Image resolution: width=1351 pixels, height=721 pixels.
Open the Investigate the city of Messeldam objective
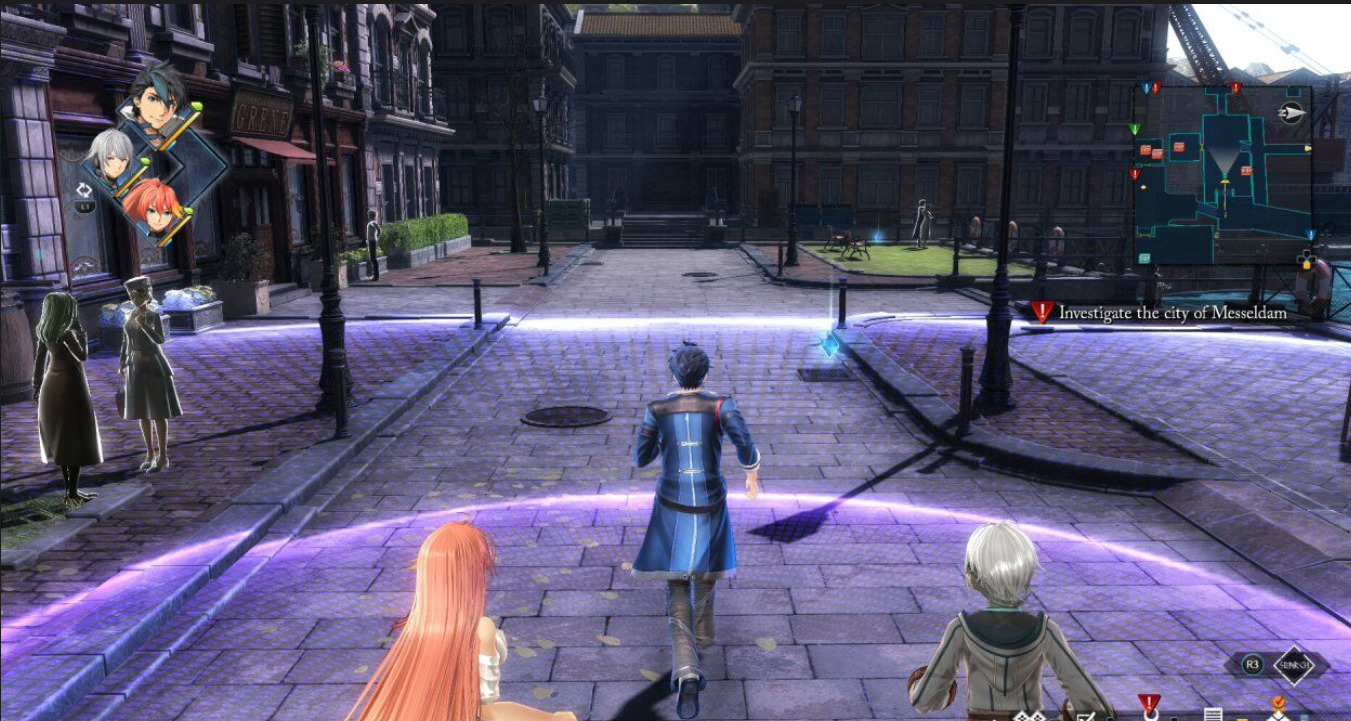click(1172, 313)
